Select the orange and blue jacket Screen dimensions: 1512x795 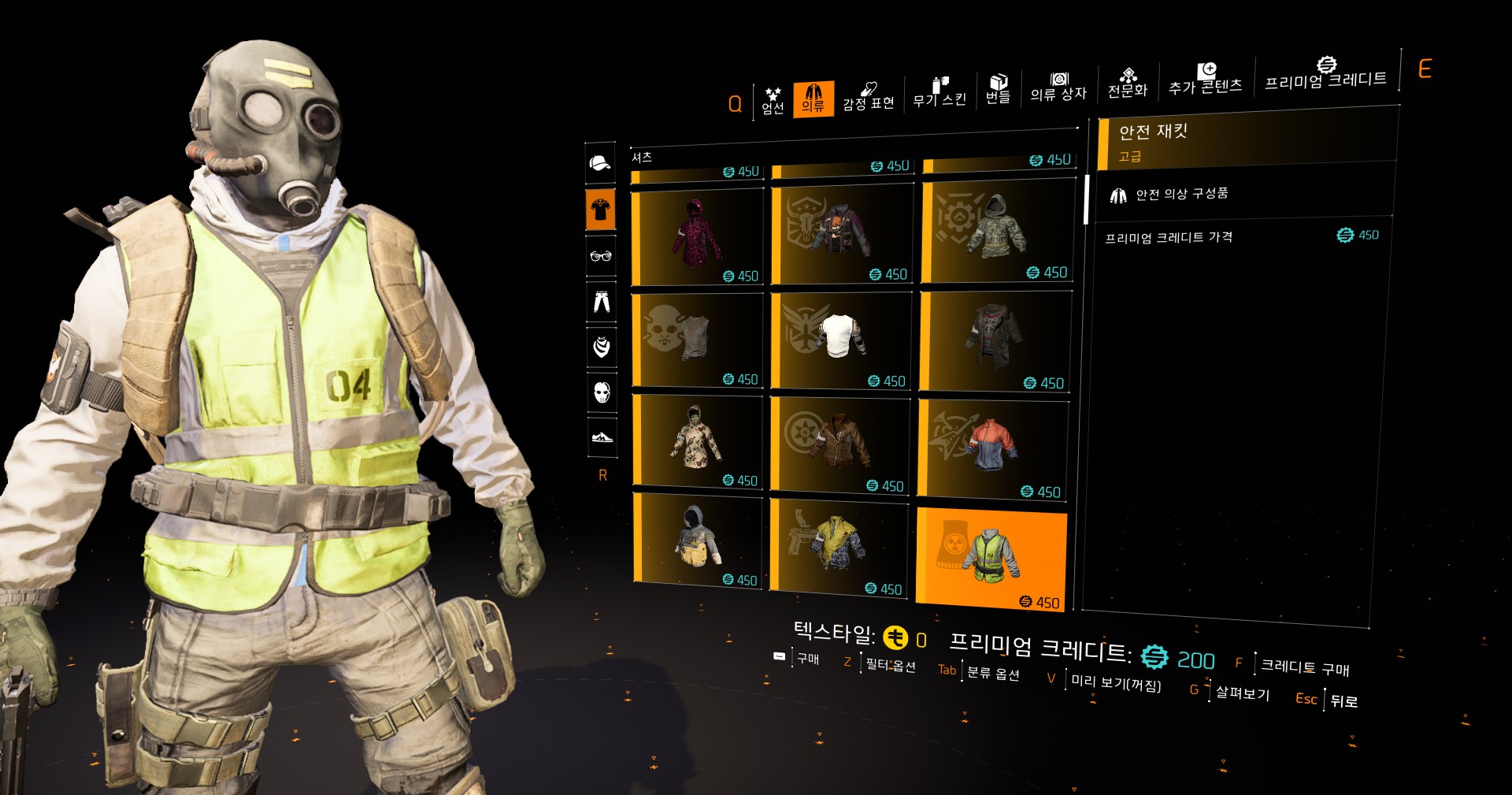993,448
